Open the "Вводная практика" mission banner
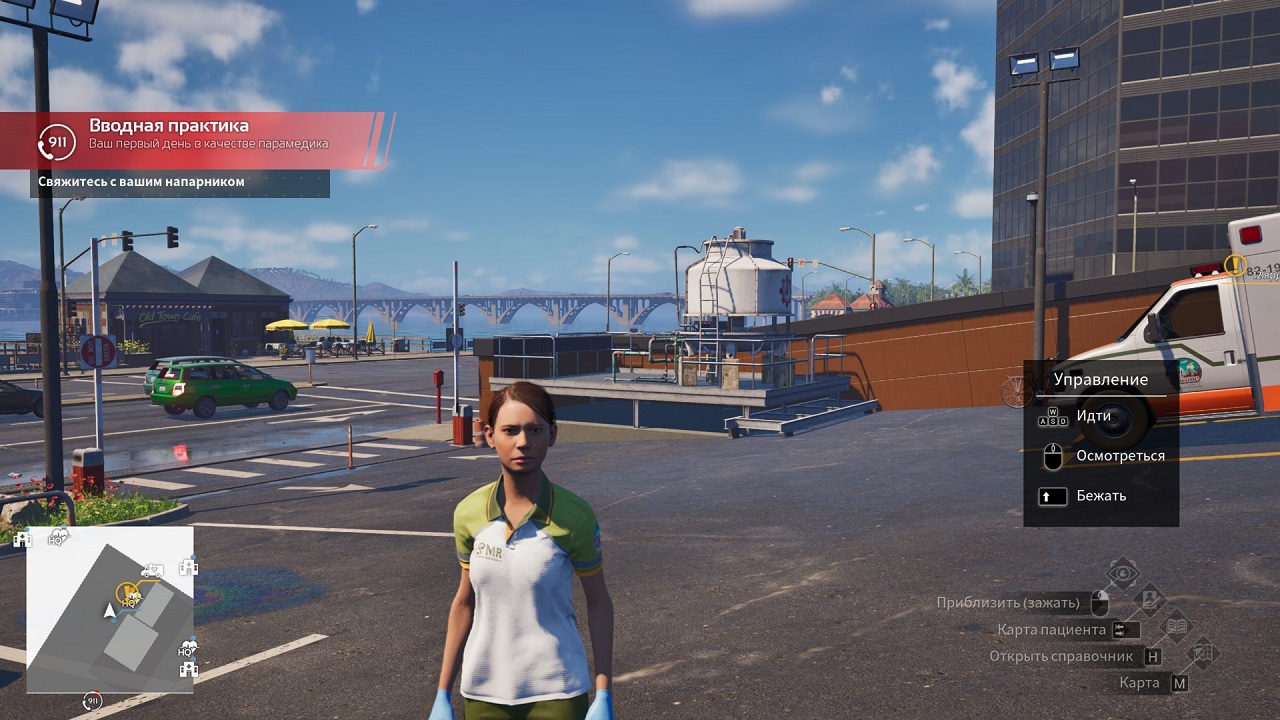Viewport: 1280px width, 720px height. 200,135
